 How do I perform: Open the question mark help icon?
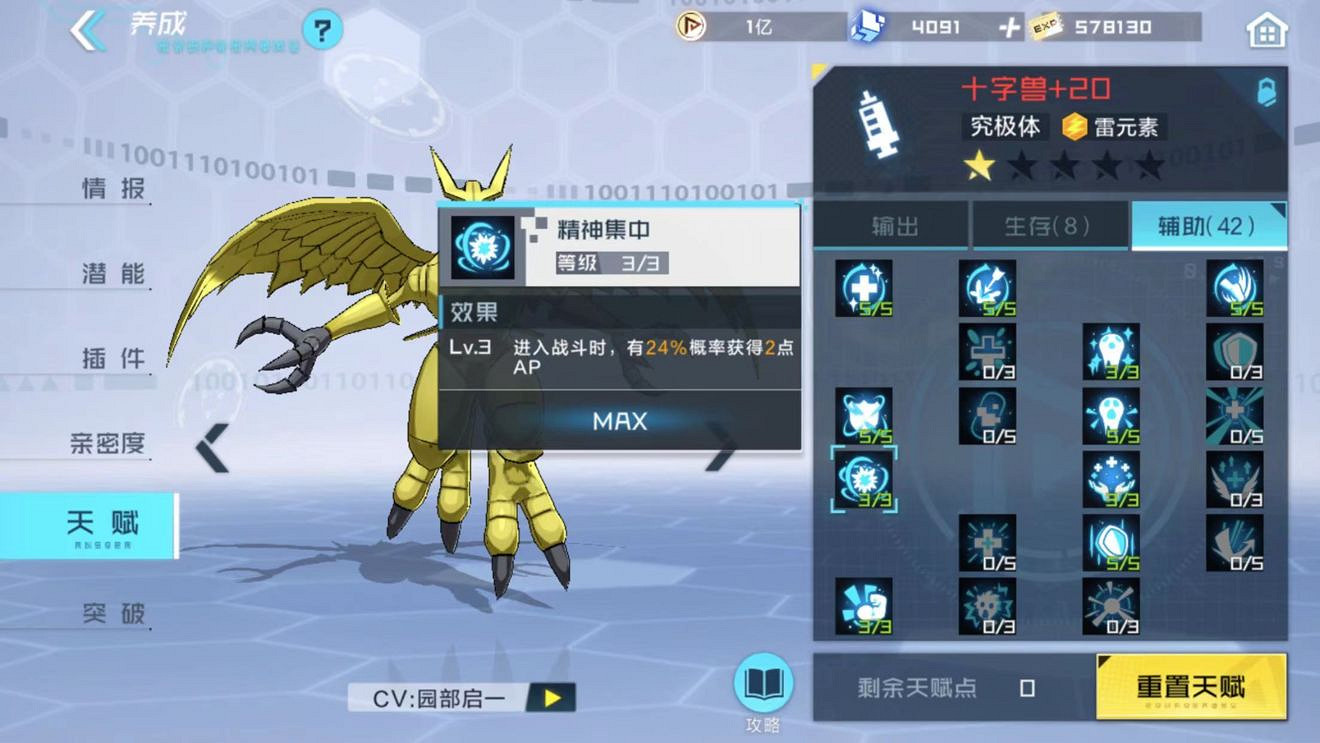click(318, 30)
